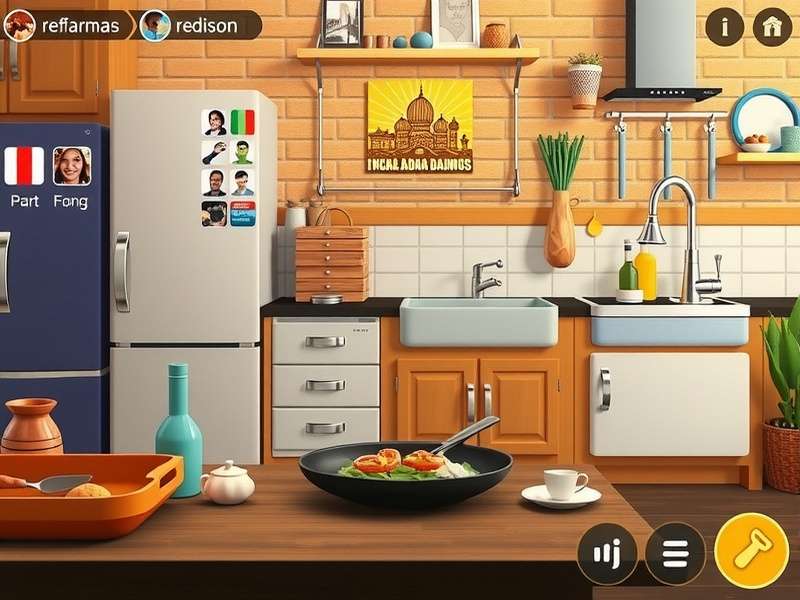Select the red-striped Part icon

click(24, 166)
